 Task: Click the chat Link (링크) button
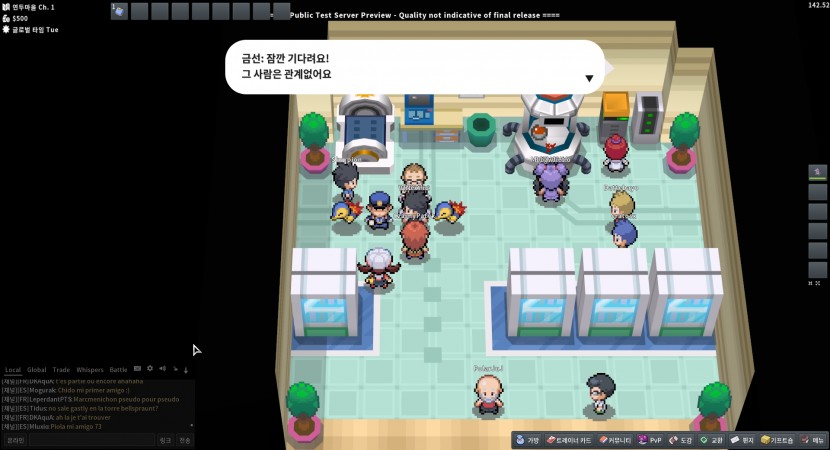click(166, 440)
